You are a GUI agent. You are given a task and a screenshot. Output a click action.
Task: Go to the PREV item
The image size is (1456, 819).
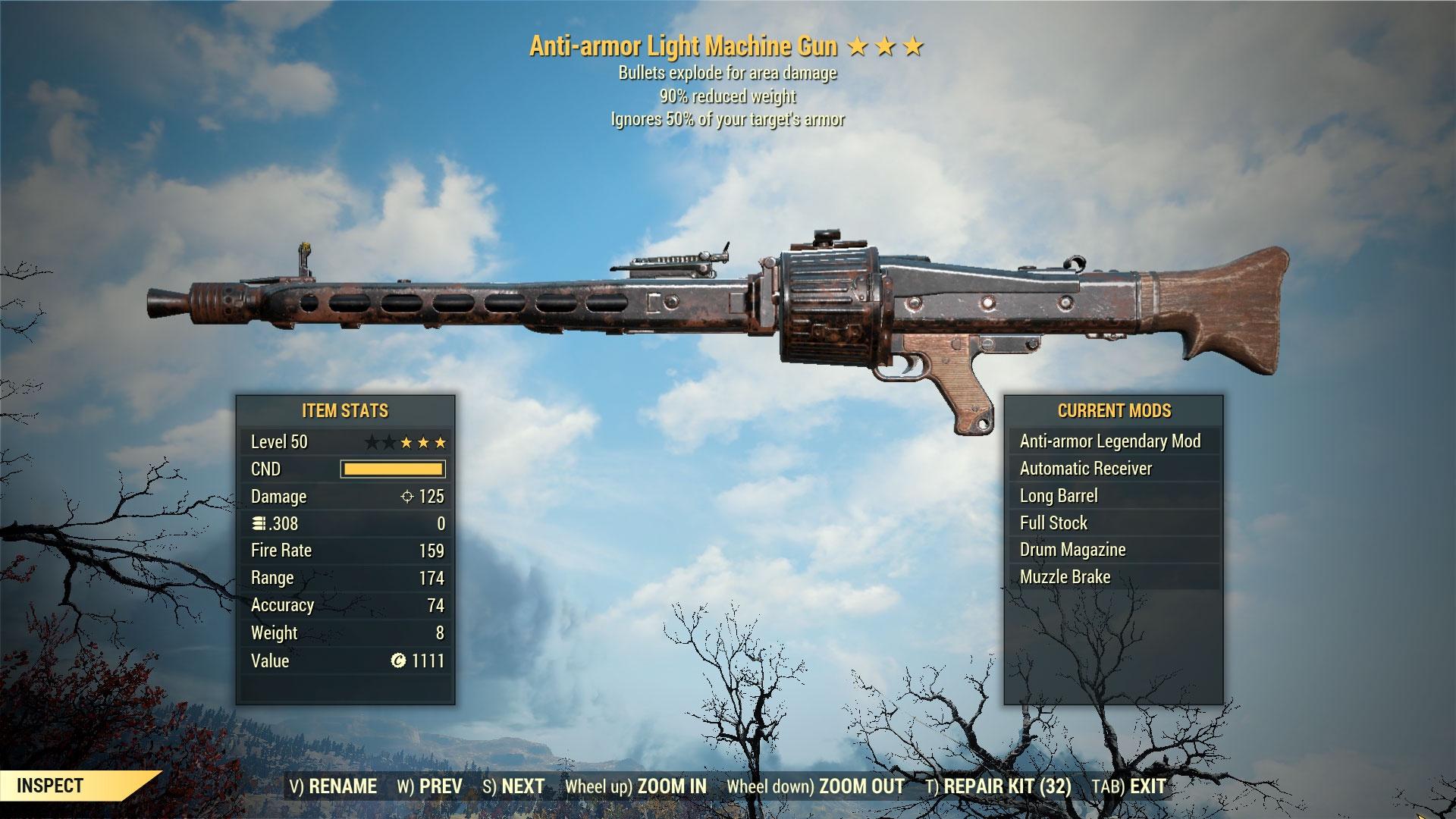[429, 786]
